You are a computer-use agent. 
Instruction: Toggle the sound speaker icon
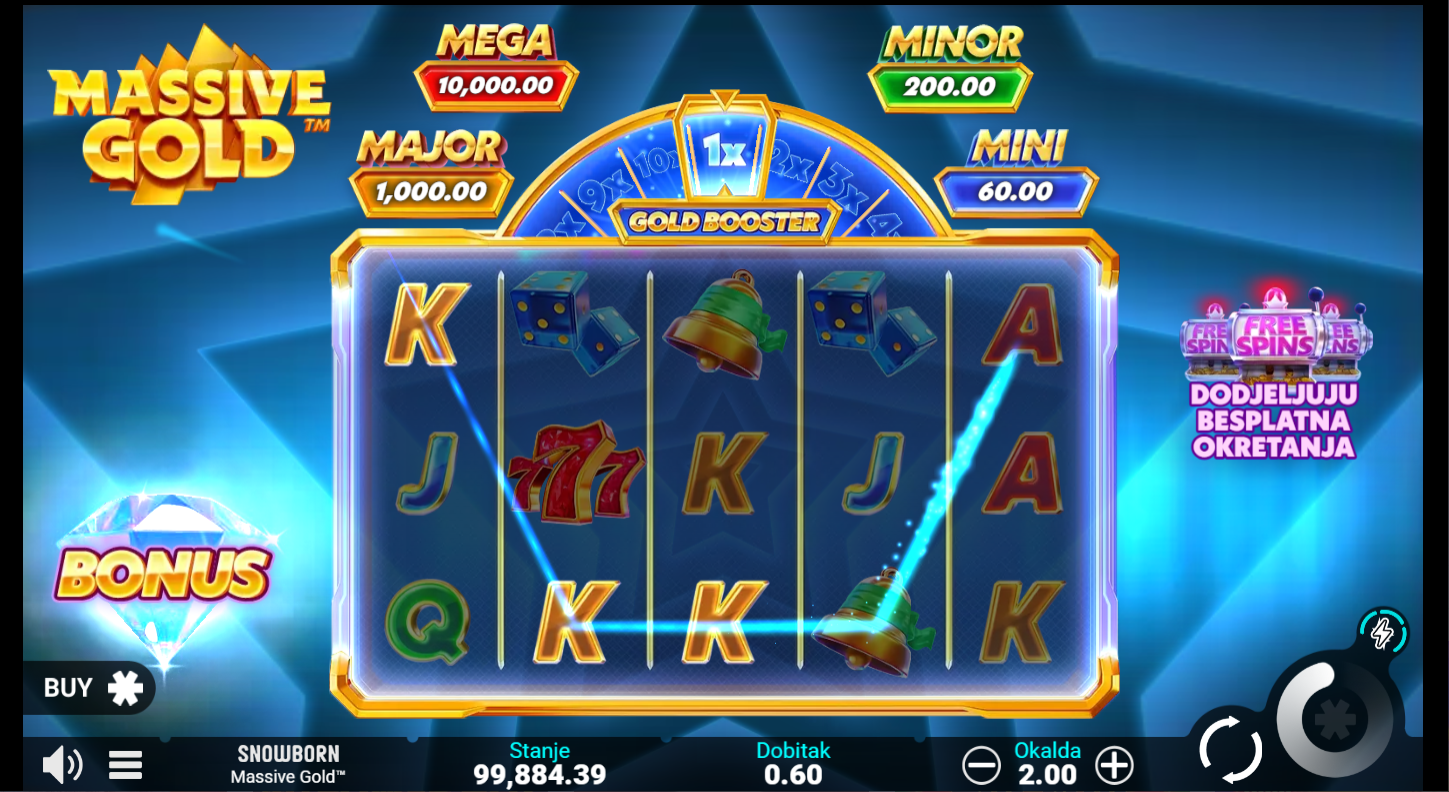point(62,766)
